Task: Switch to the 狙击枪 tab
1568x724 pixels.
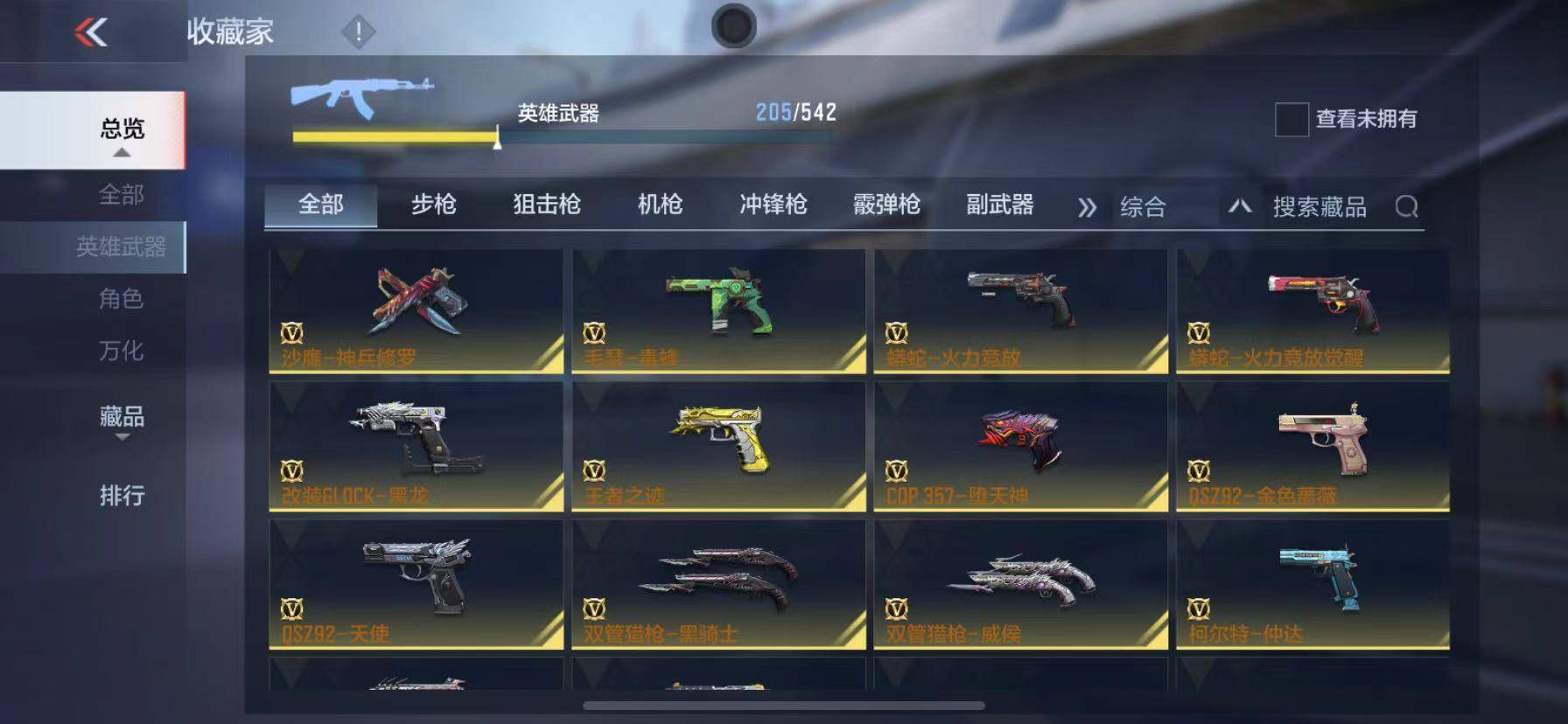Action: coord(546,205)
